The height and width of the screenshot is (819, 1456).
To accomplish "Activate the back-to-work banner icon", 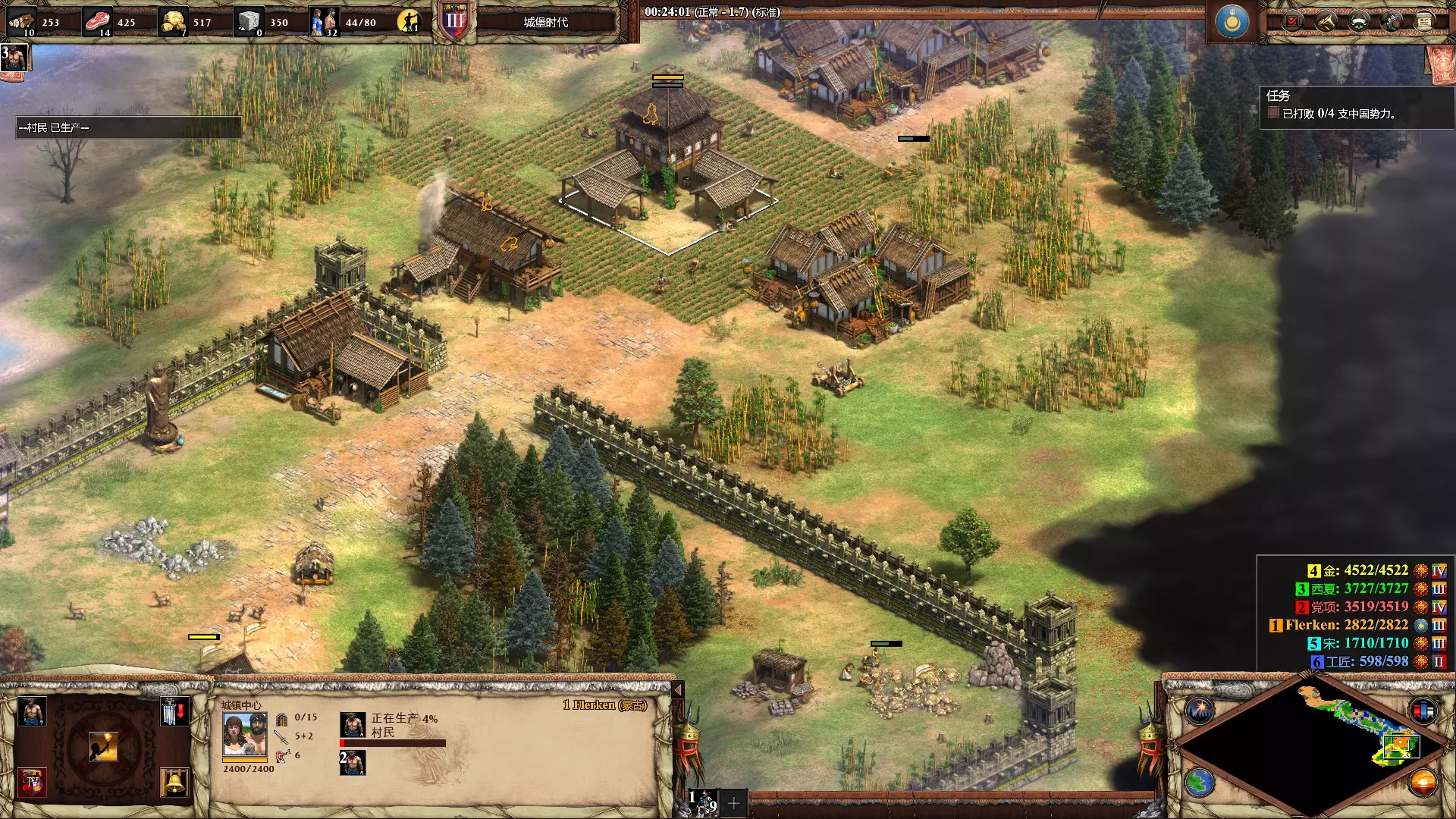I will [x=174, y=712].
